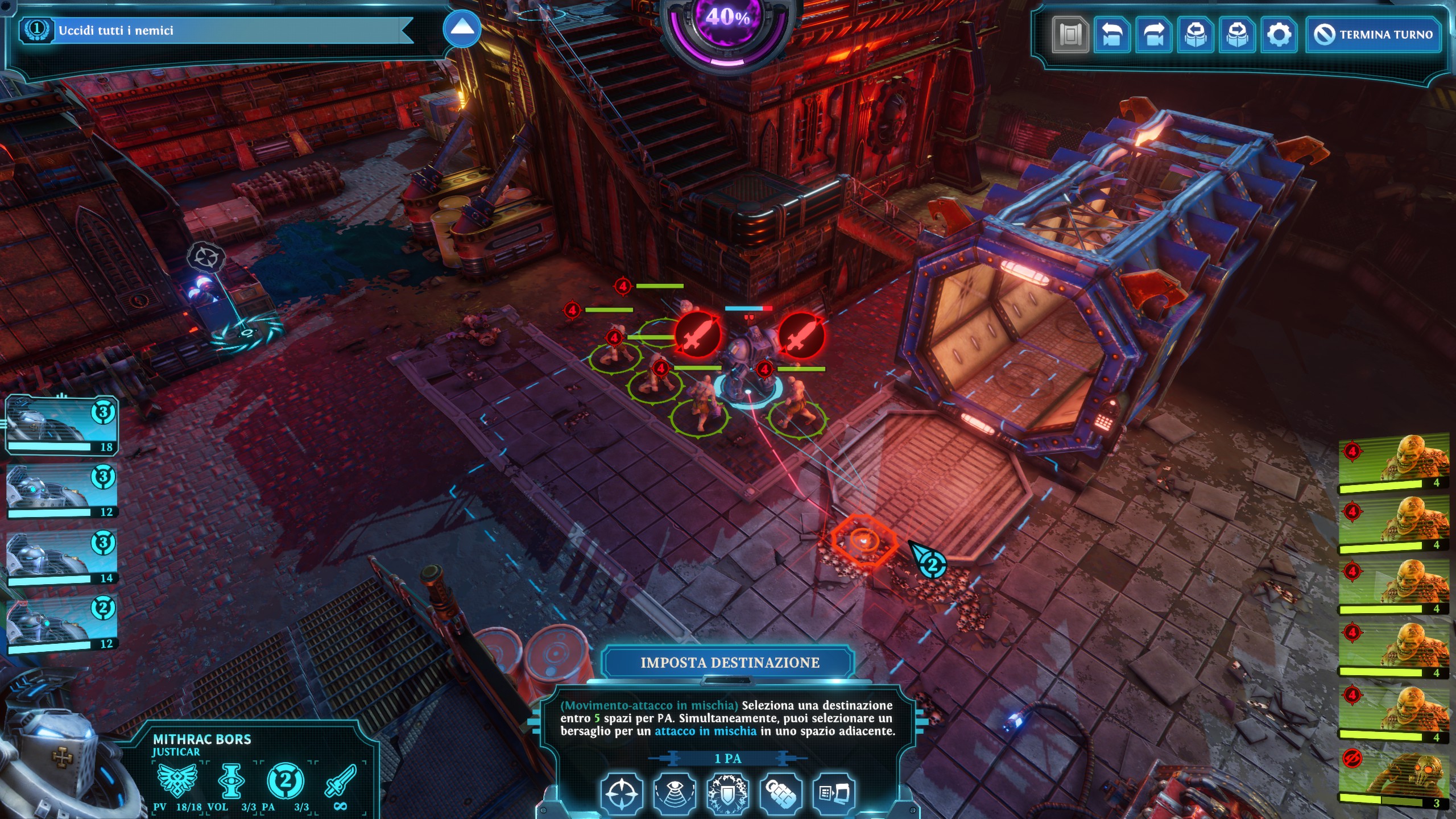The image size is (1456, 819).
Task: Collapse the objective panel with the arrow
Action: point(462,28)
